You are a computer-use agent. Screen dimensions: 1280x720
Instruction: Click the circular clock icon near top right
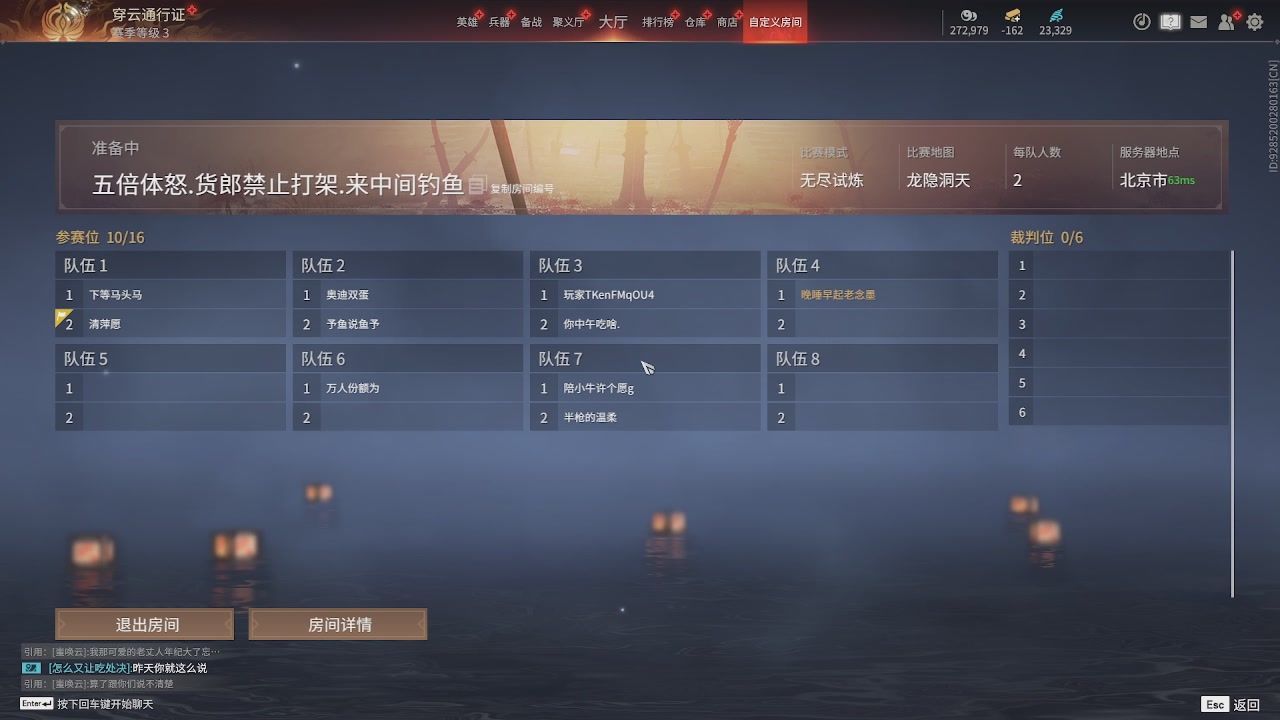[x=1142, y=20]
